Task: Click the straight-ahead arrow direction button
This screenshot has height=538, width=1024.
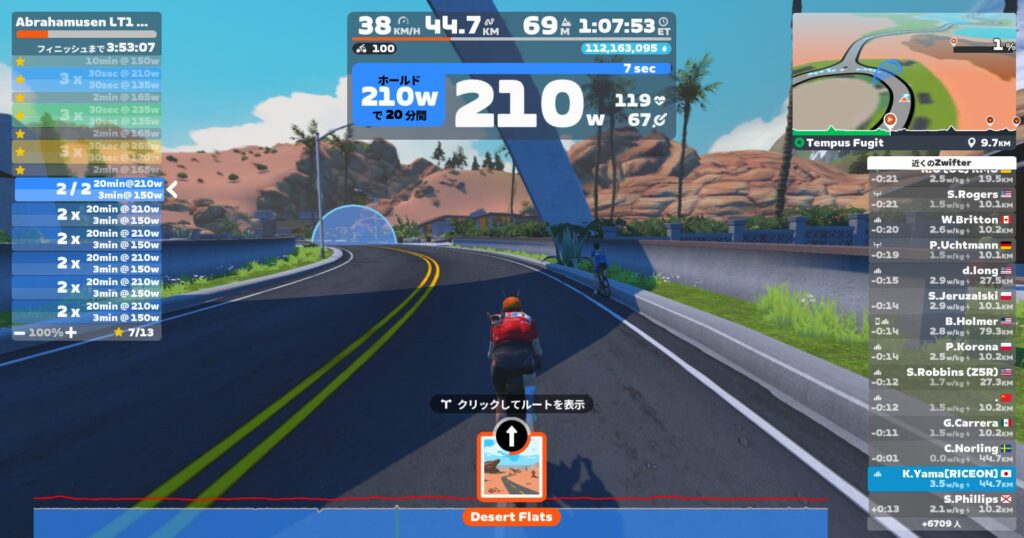Action: (x=511, y=435)
